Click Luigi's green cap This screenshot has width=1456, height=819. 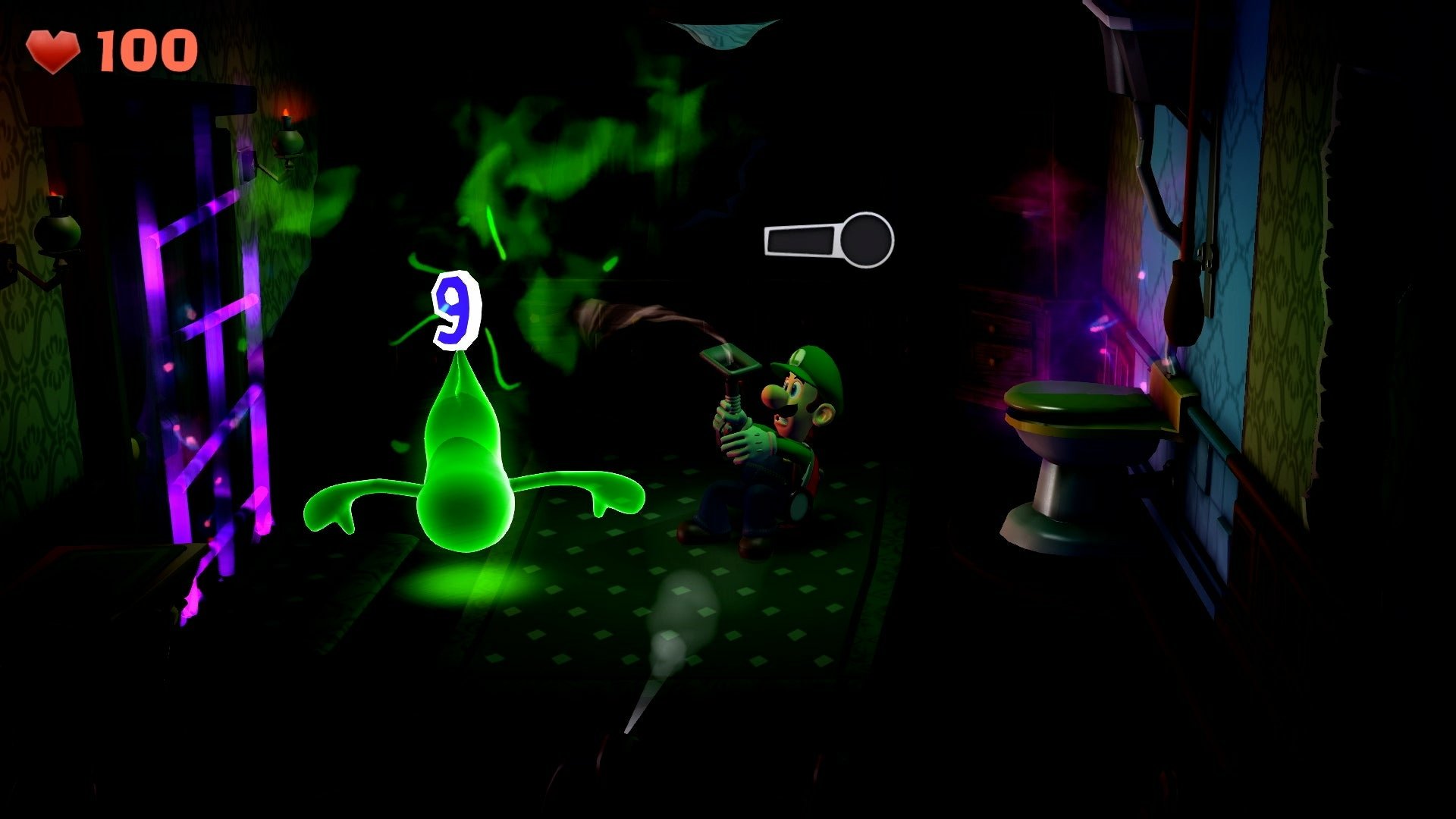tap(808, 364)
